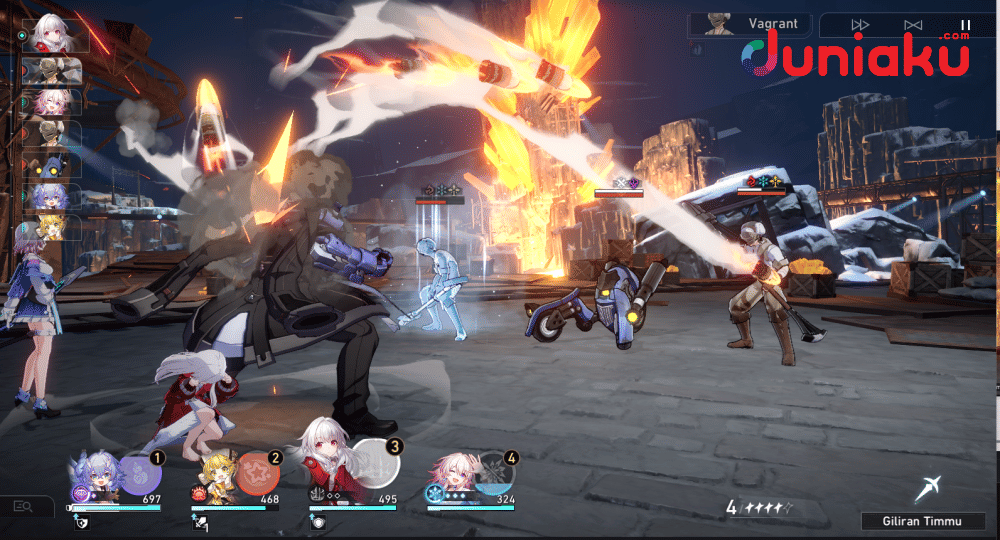Activate Hook's orange star ultimate orb
Viewport: 1000px width, 540px height.
257,473
